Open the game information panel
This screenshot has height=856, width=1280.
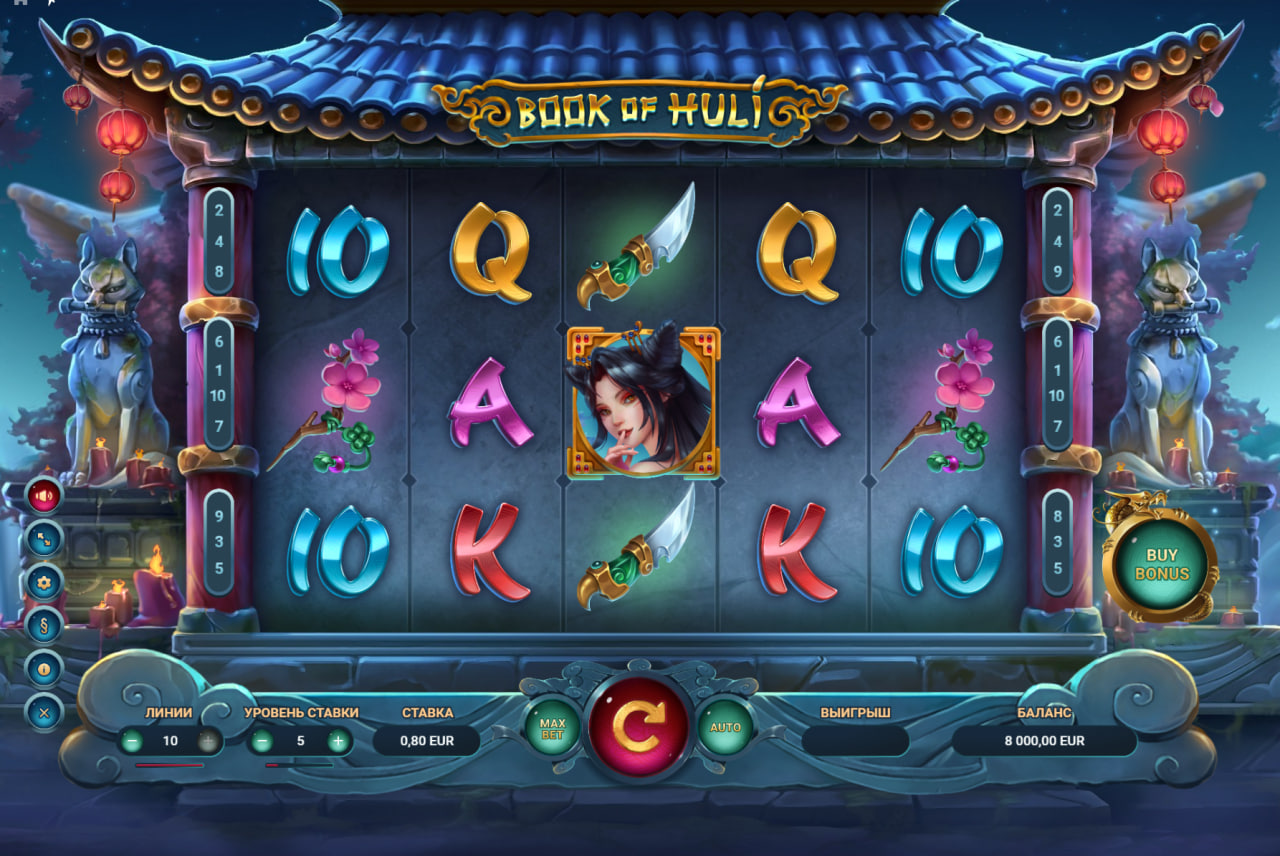tap(40, 668)
